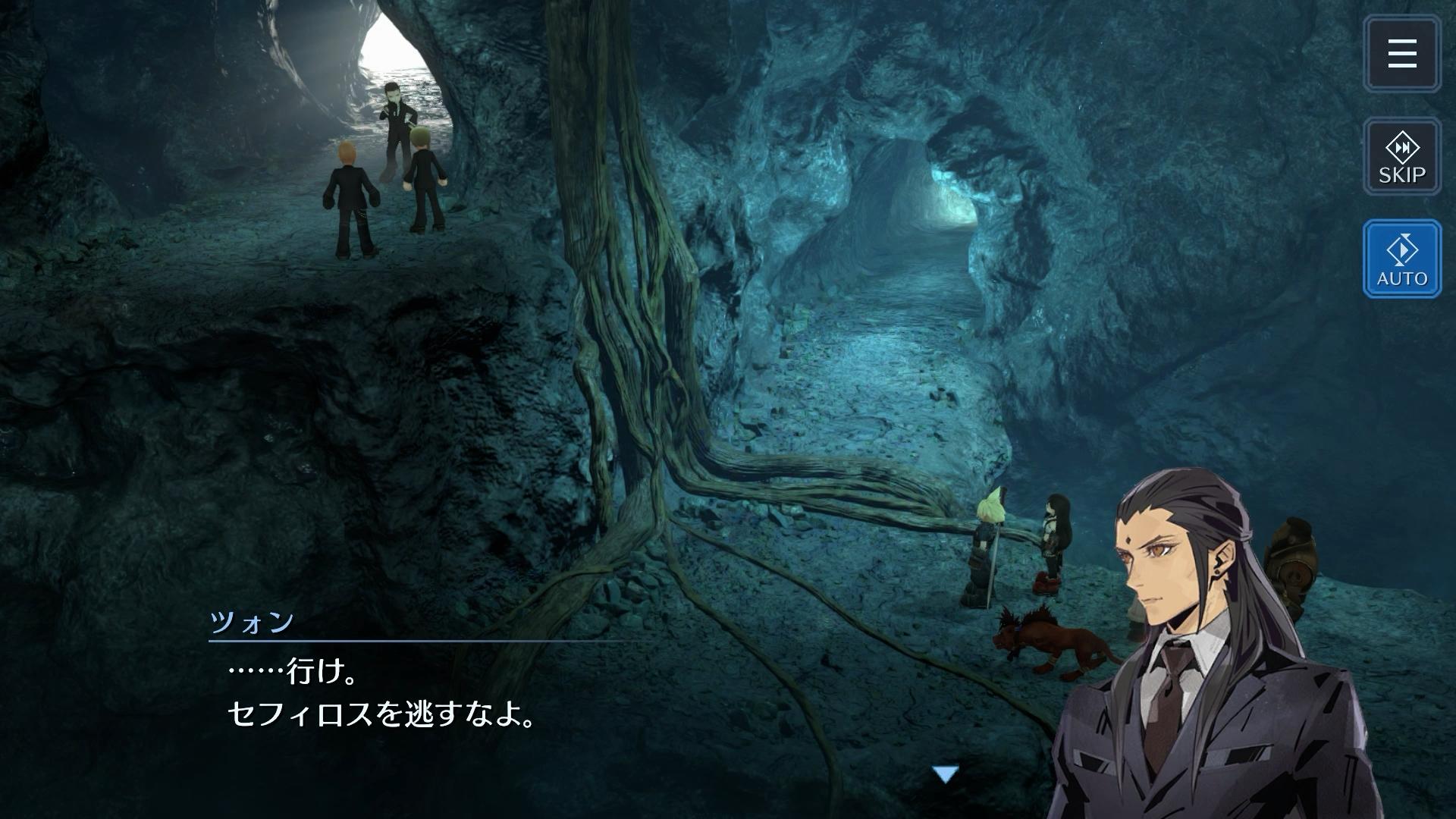
Task: Skip the cutscene with SKIP button
Action: (x=1401, y=157)
